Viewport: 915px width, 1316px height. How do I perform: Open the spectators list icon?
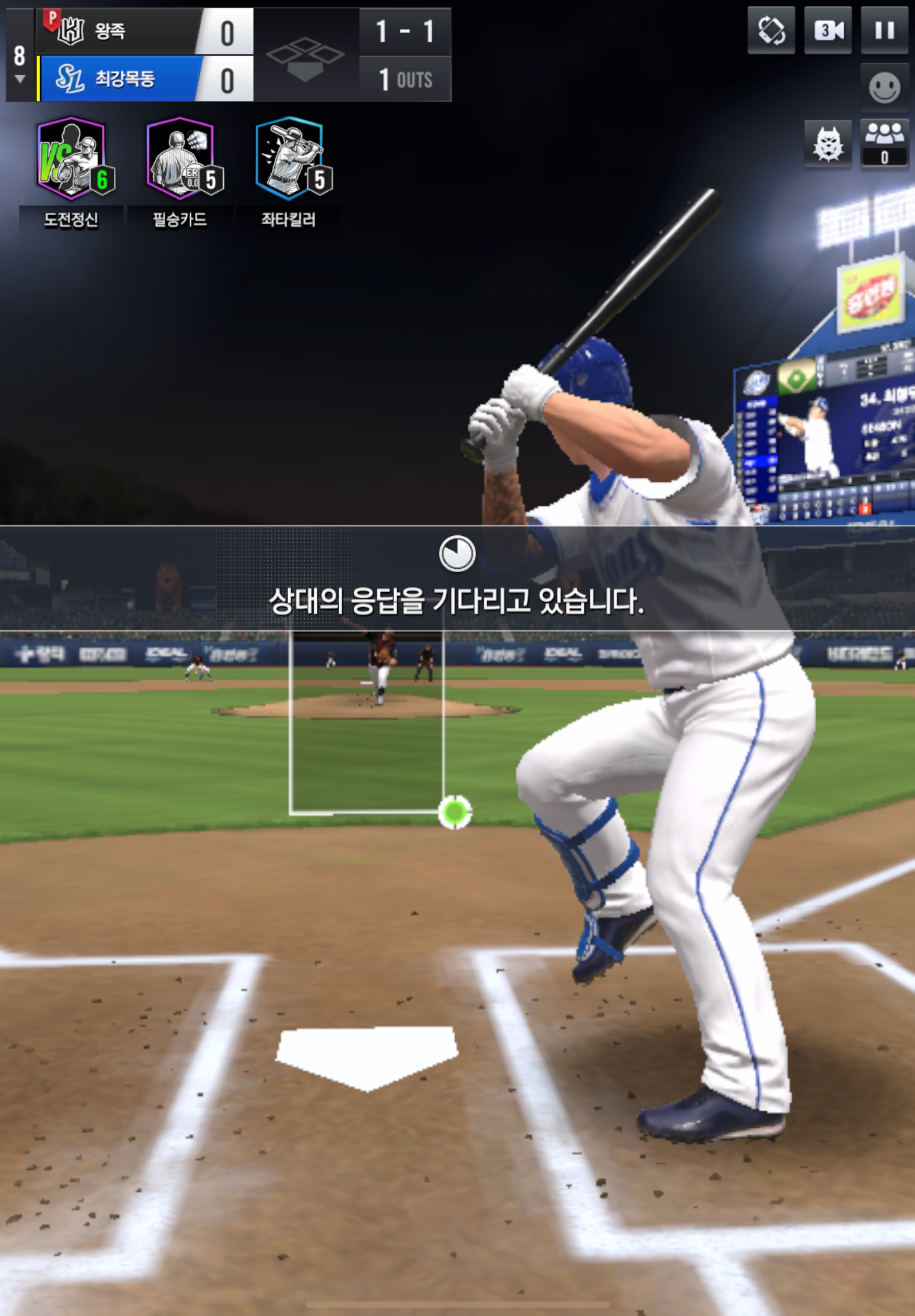pos(884,143)
